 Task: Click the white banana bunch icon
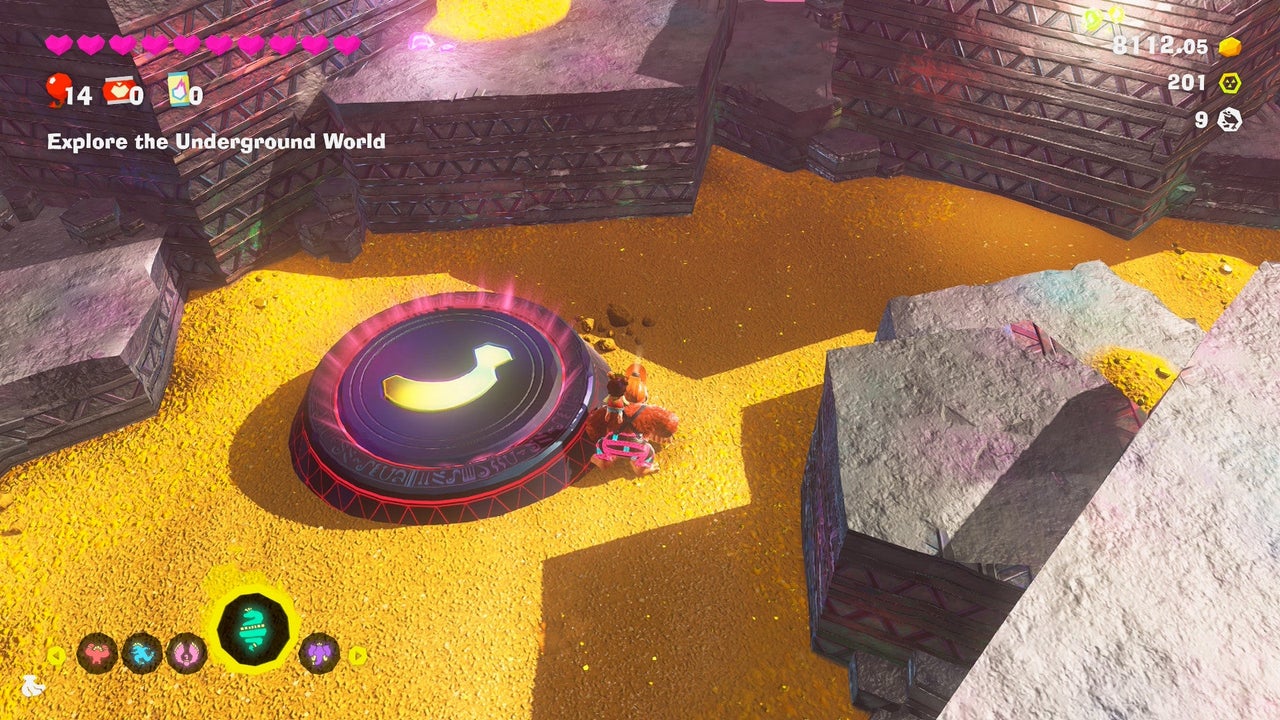(34, 686)
